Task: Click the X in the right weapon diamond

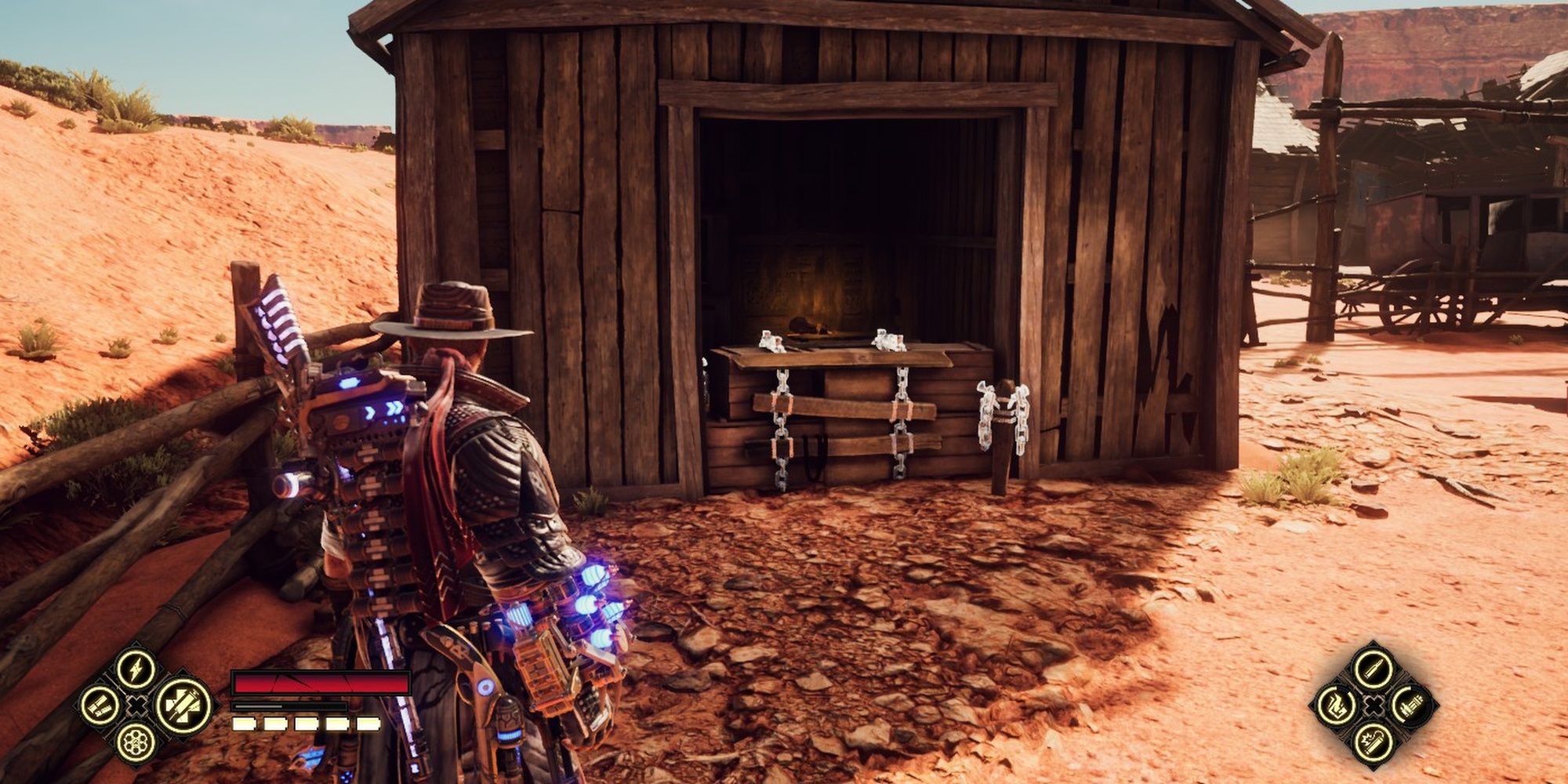Action: tap(1374, 706)
